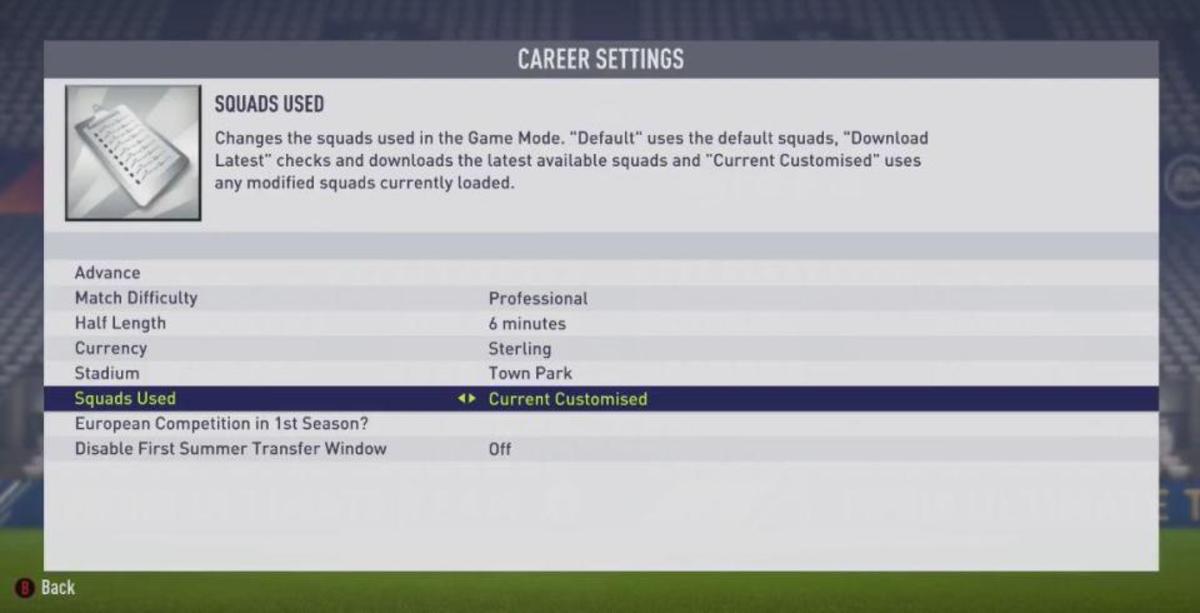Select European Competition in 1st Season option
1200x613 pixels.
pos(222,424)
